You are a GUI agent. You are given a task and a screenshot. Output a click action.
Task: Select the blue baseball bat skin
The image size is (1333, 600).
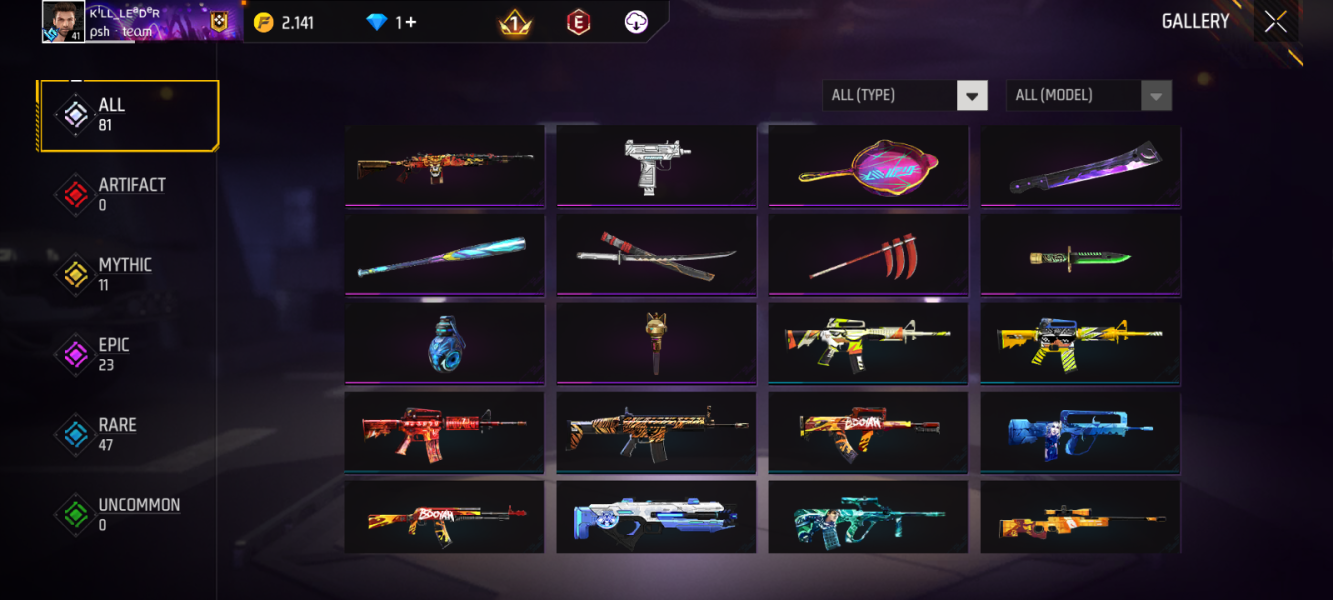tap(444, 254)
